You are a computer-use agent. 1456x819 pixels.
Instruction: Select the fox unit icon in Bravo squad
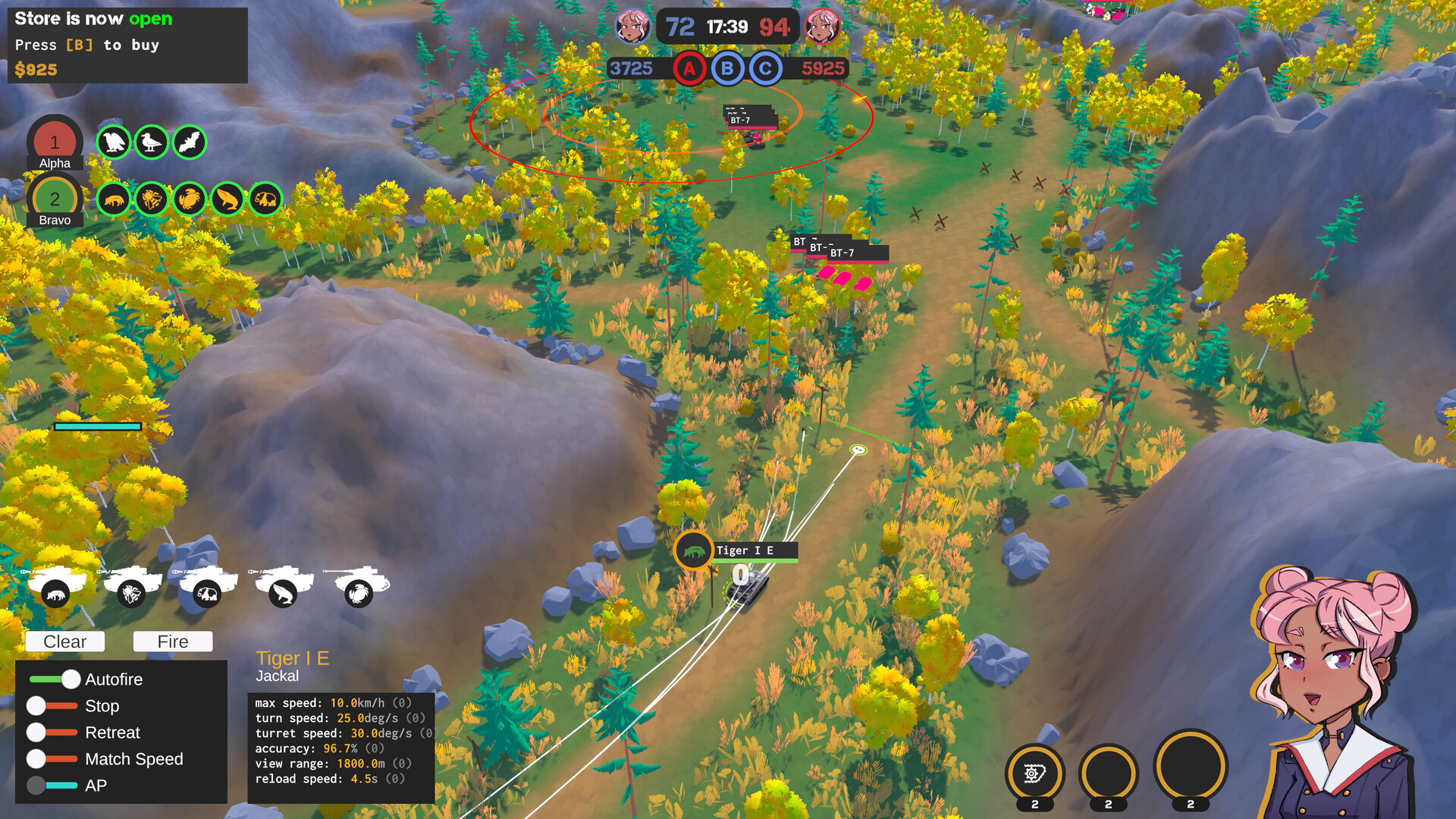click(115, 199)
